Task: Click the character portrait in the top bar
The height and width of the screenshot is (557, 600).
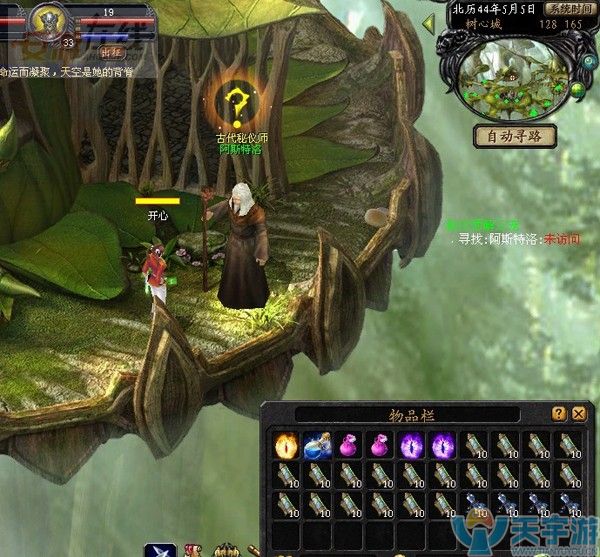Action: coord(46,18)
